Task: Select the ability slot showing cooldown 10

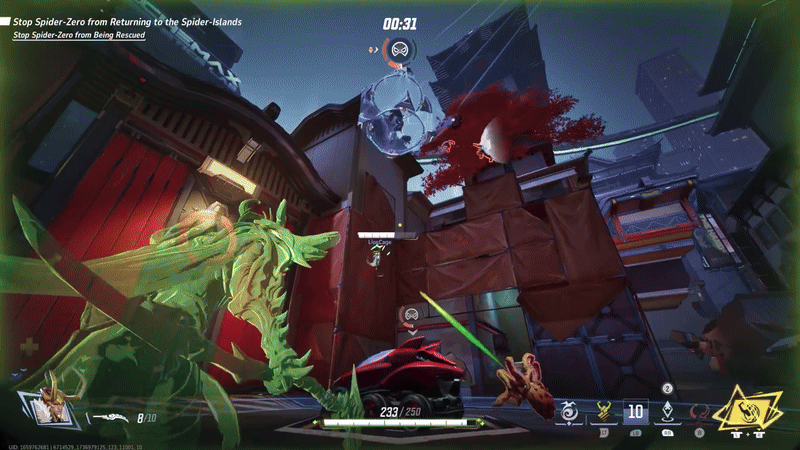Action: (x=636, y=411)
